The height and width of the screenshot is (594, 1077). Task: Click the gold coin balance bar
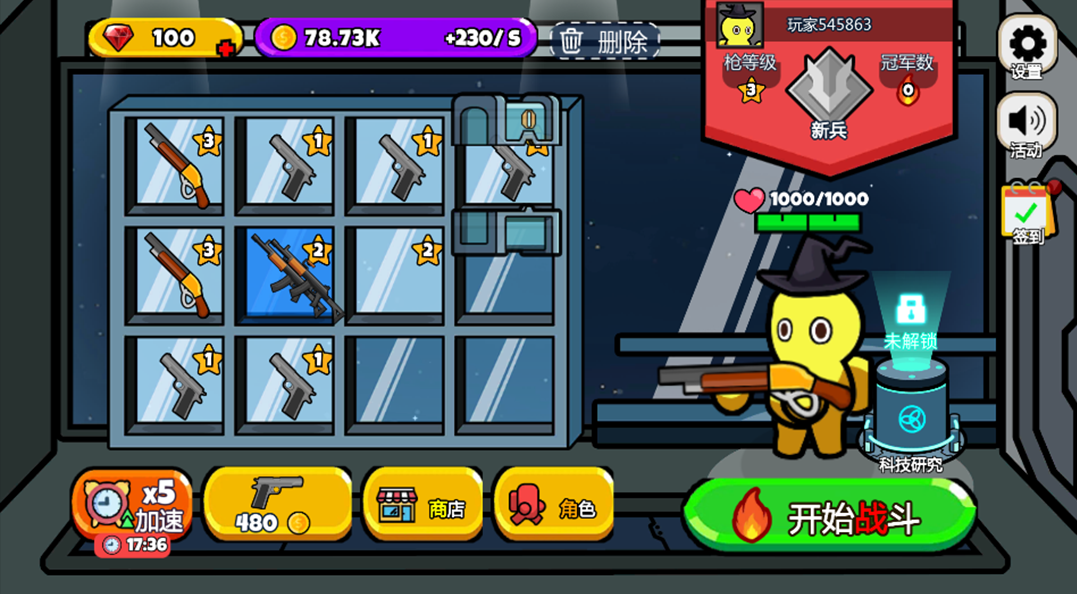[x=395, y=39]
